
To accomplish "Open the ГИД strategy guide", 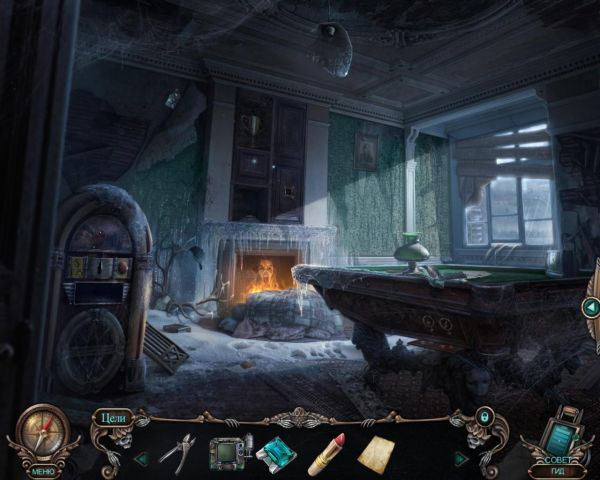I will click(566, 469).
